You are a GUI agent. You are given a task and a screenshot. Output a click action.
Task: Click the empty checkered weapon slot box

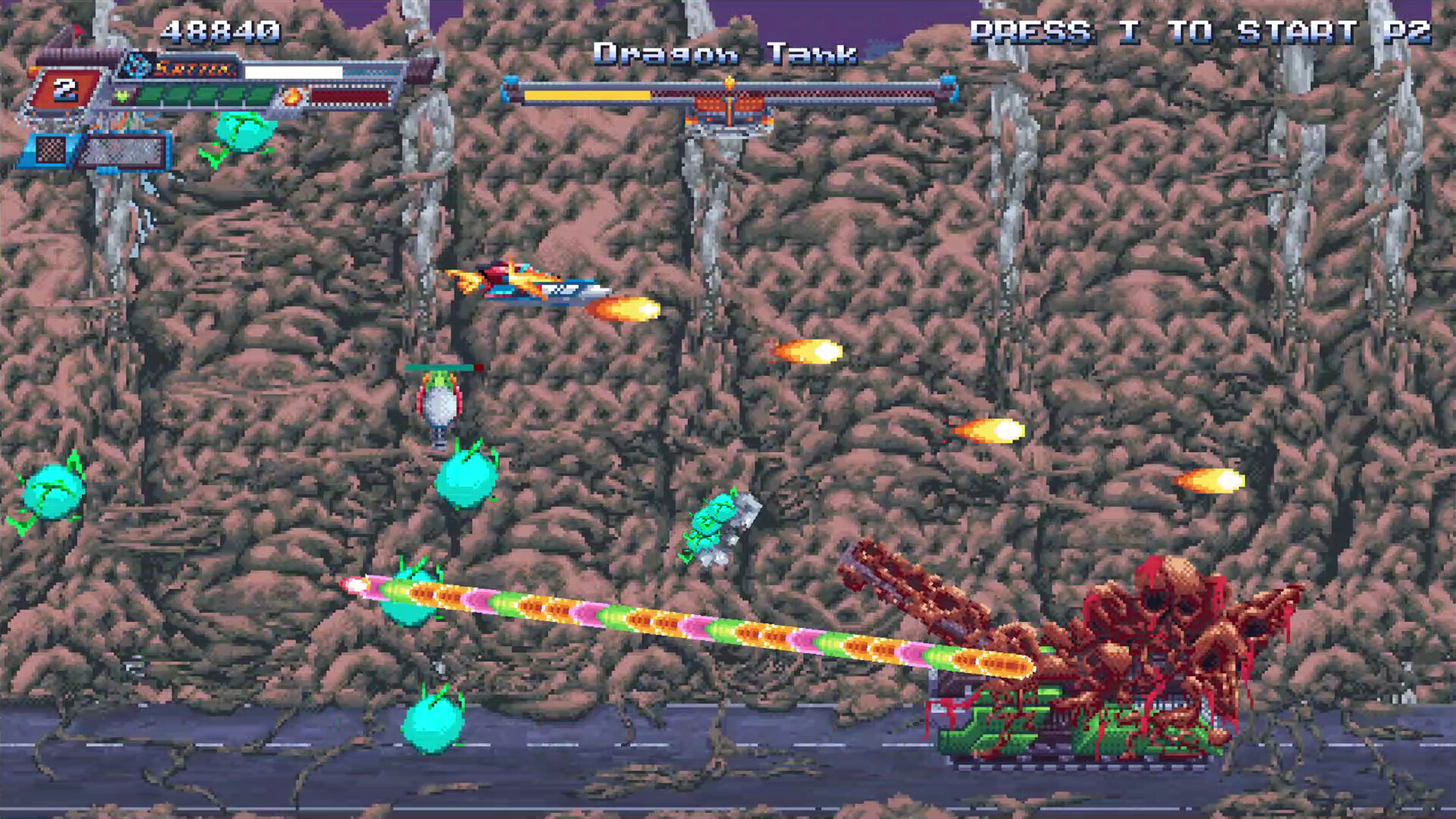(x=50, y=151)
